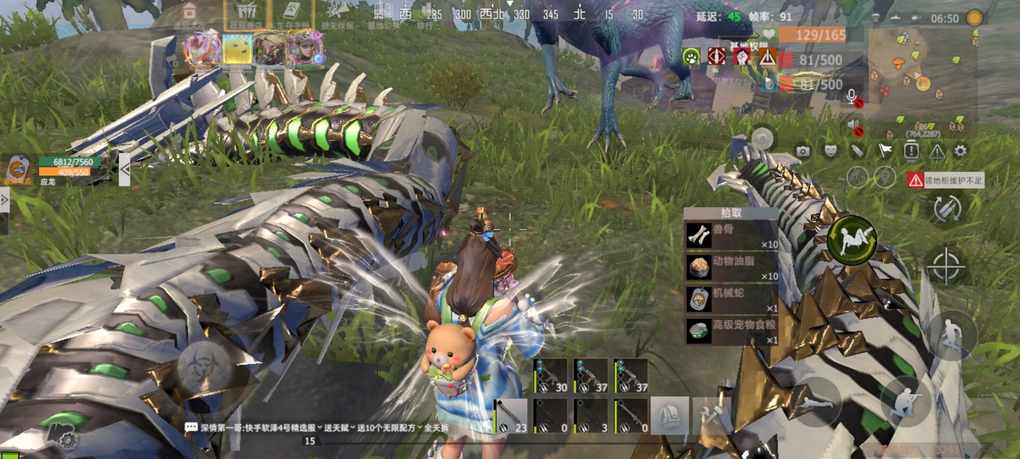Open the backpack clothing icon

coord(670,413)
